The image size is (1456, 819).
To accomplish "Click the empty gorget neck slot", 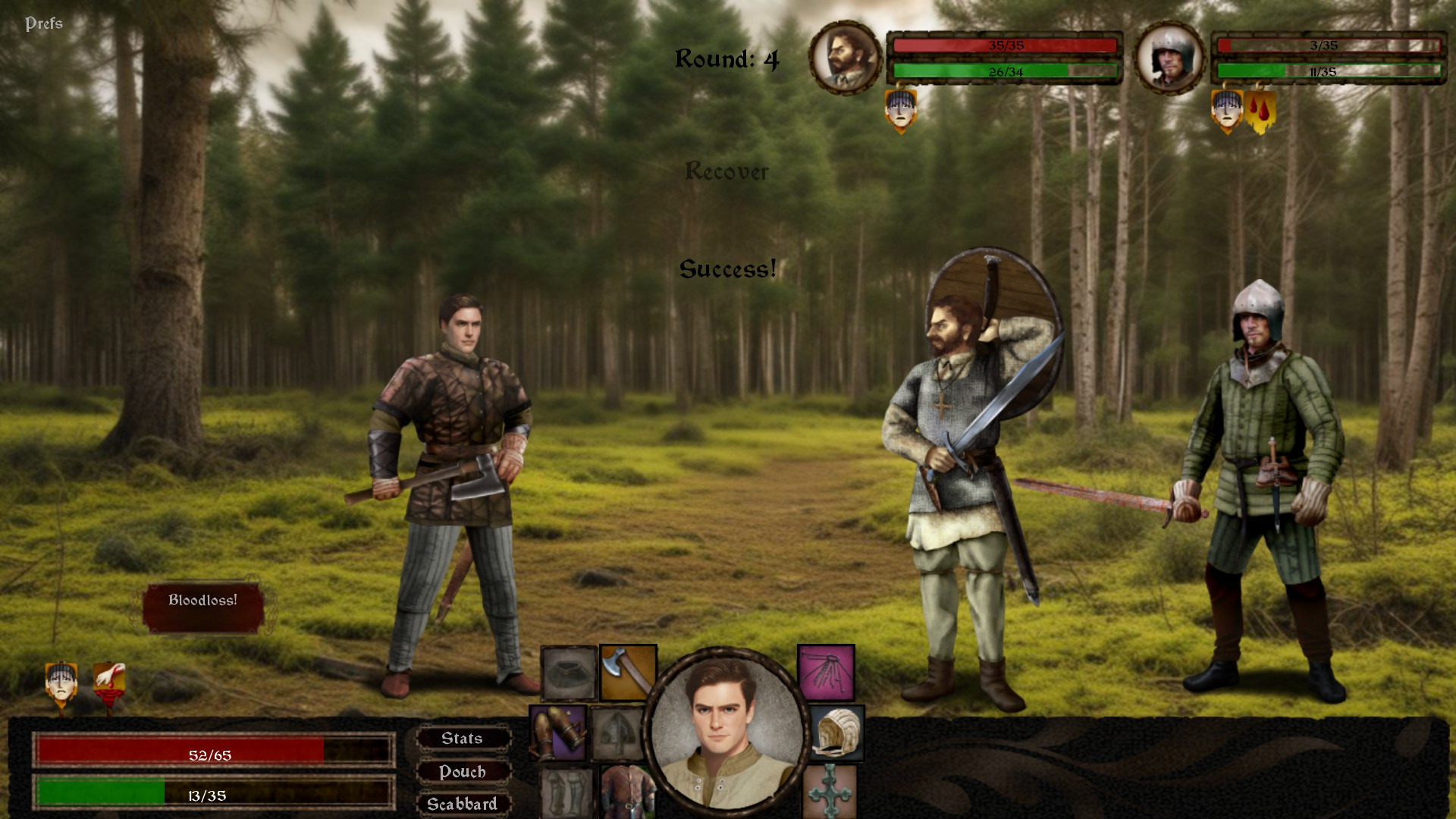I will click(569, 673).
